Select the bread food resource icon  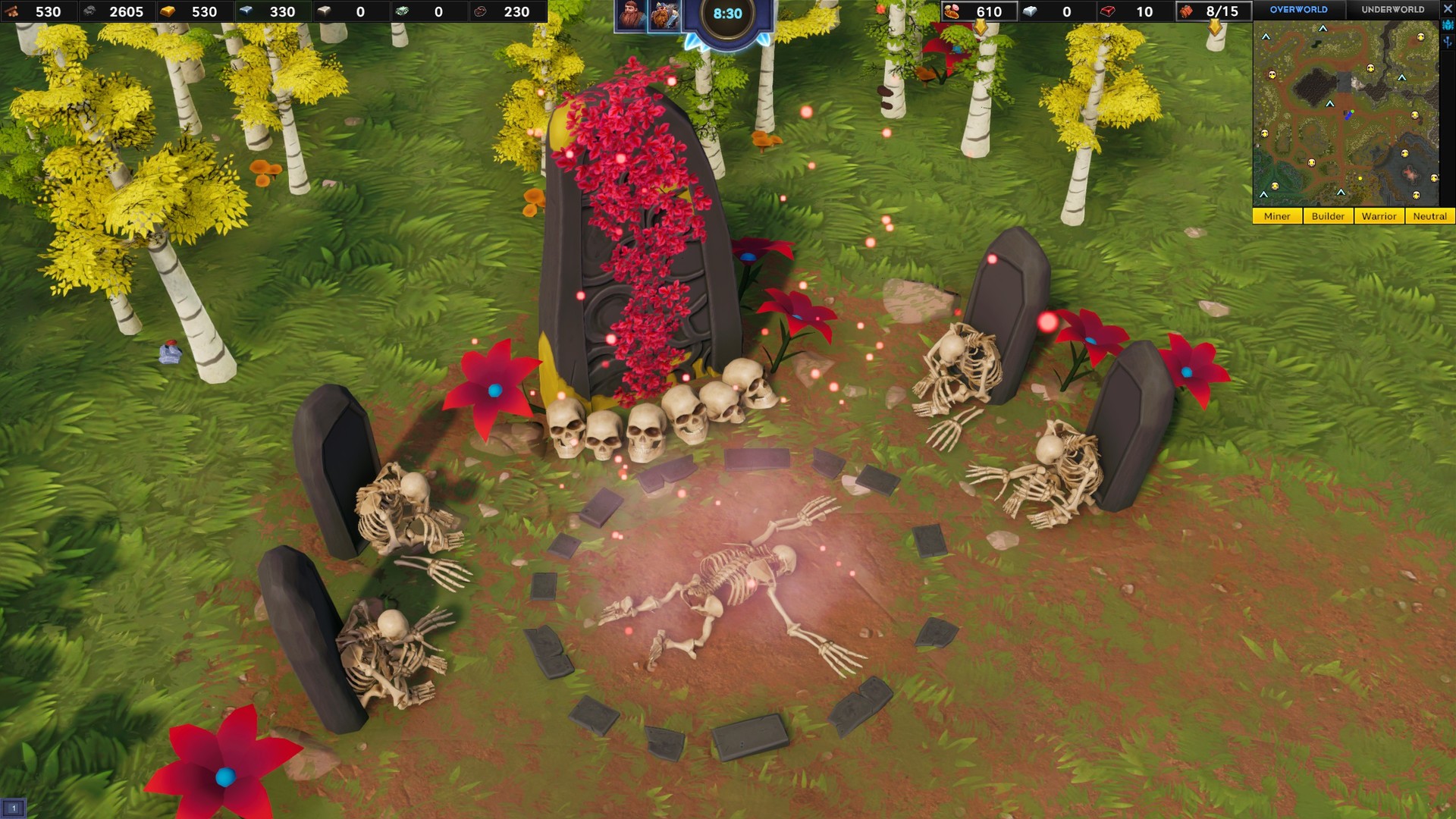click(952, 11)
